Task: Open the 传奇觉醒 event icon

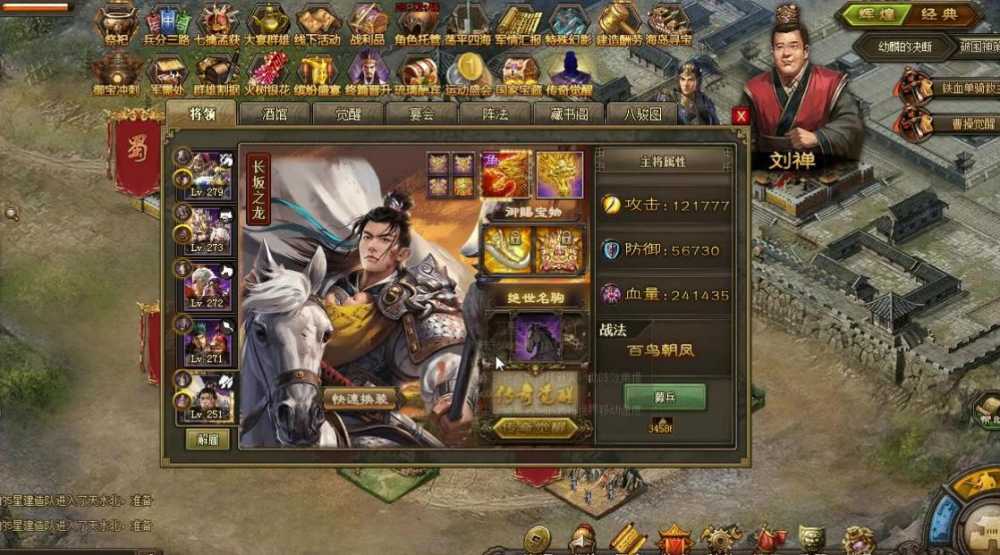Action: pos(570,70)
